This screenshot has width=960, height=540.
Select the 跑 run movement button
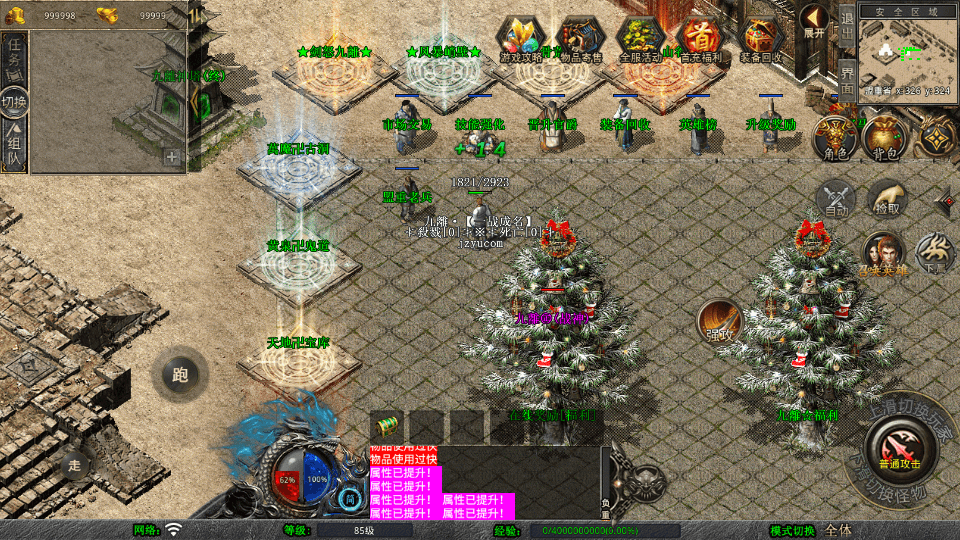pos(180,375)
